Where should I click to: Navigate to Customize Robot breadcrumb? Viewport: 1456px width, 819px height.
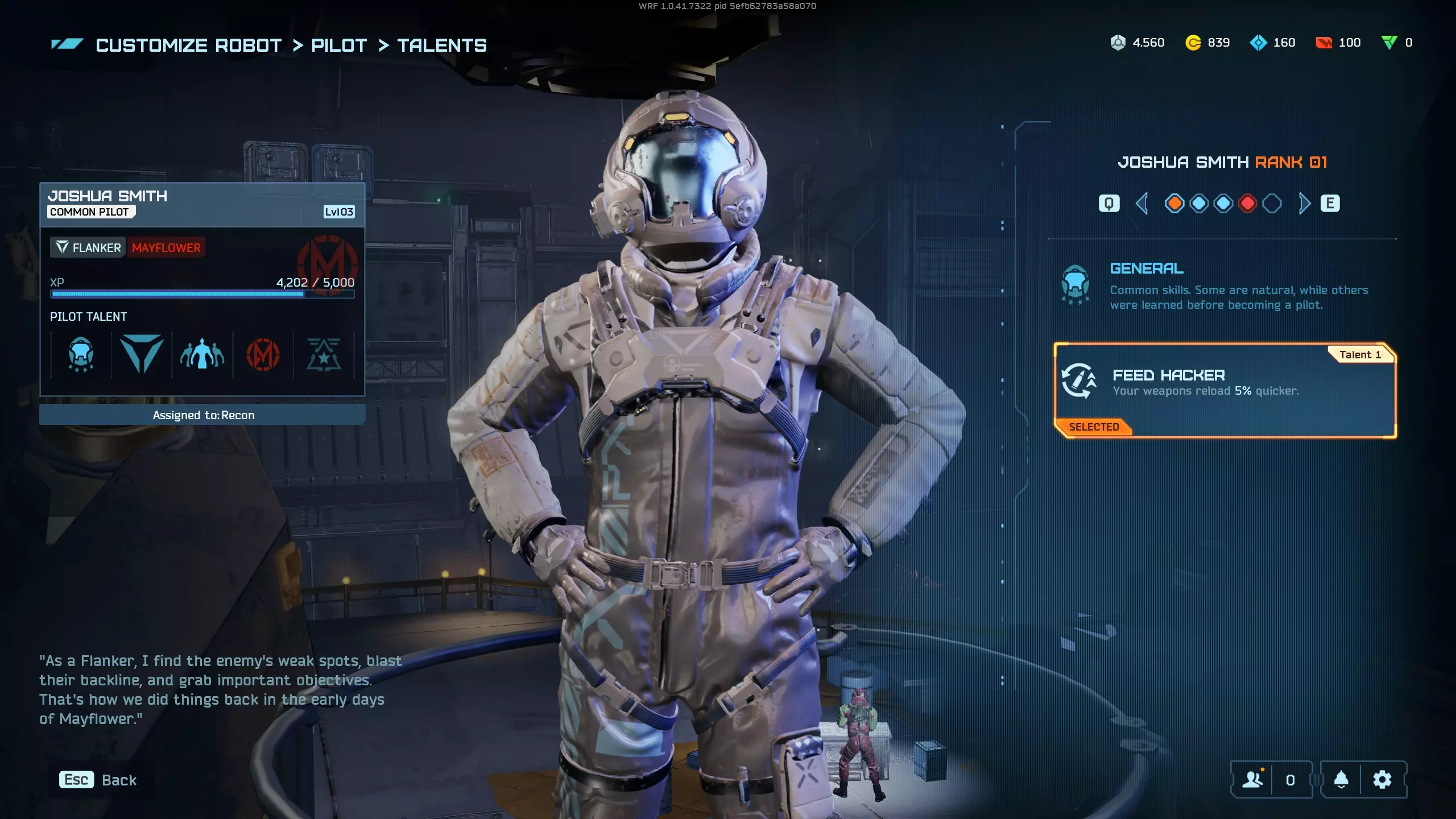pos(189,45)
